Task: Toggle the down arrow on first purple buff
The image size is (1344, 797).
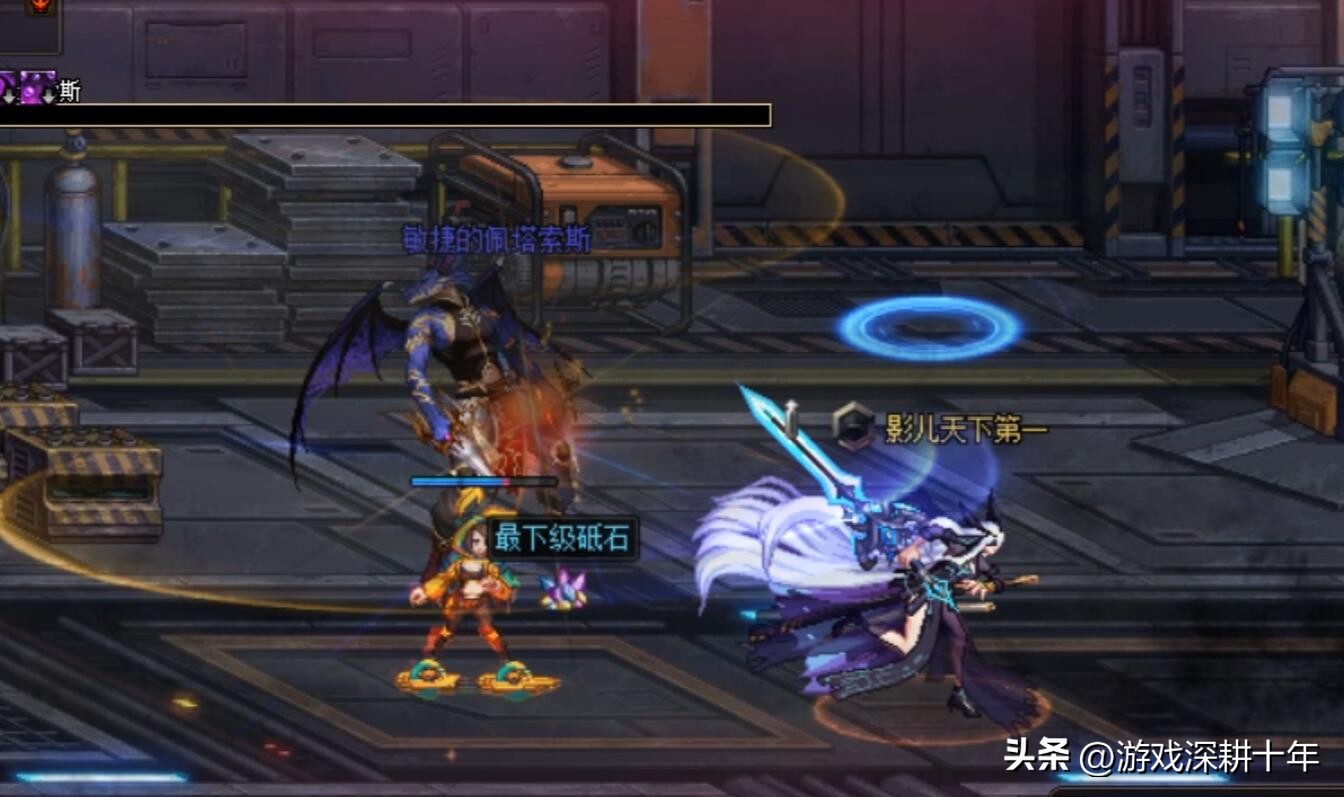Action: point(8,96)
